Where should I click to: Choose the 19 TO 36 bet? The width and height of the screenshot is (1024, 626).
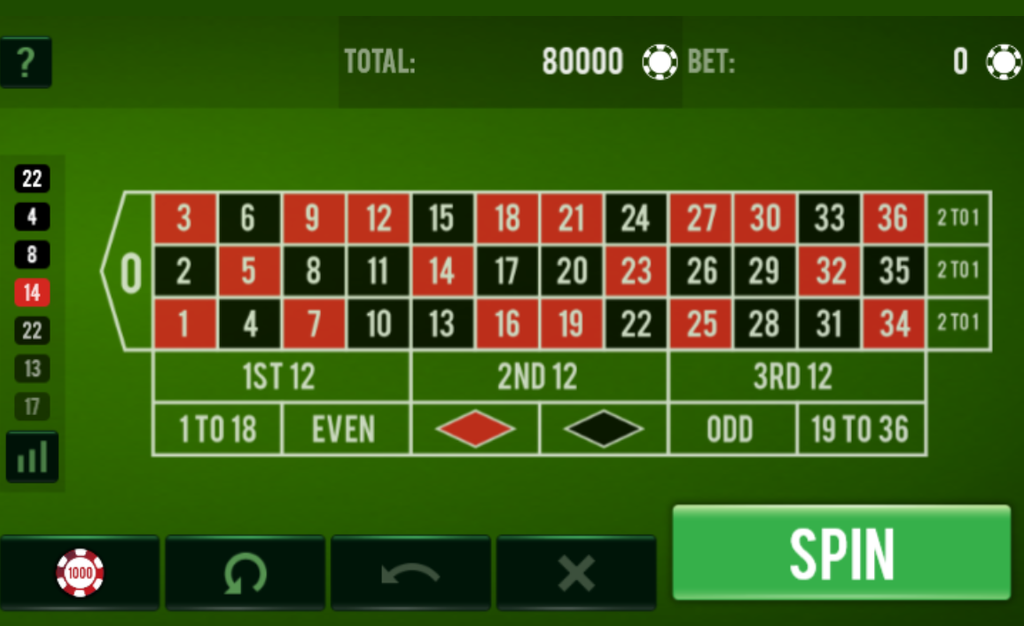(860, 430)
